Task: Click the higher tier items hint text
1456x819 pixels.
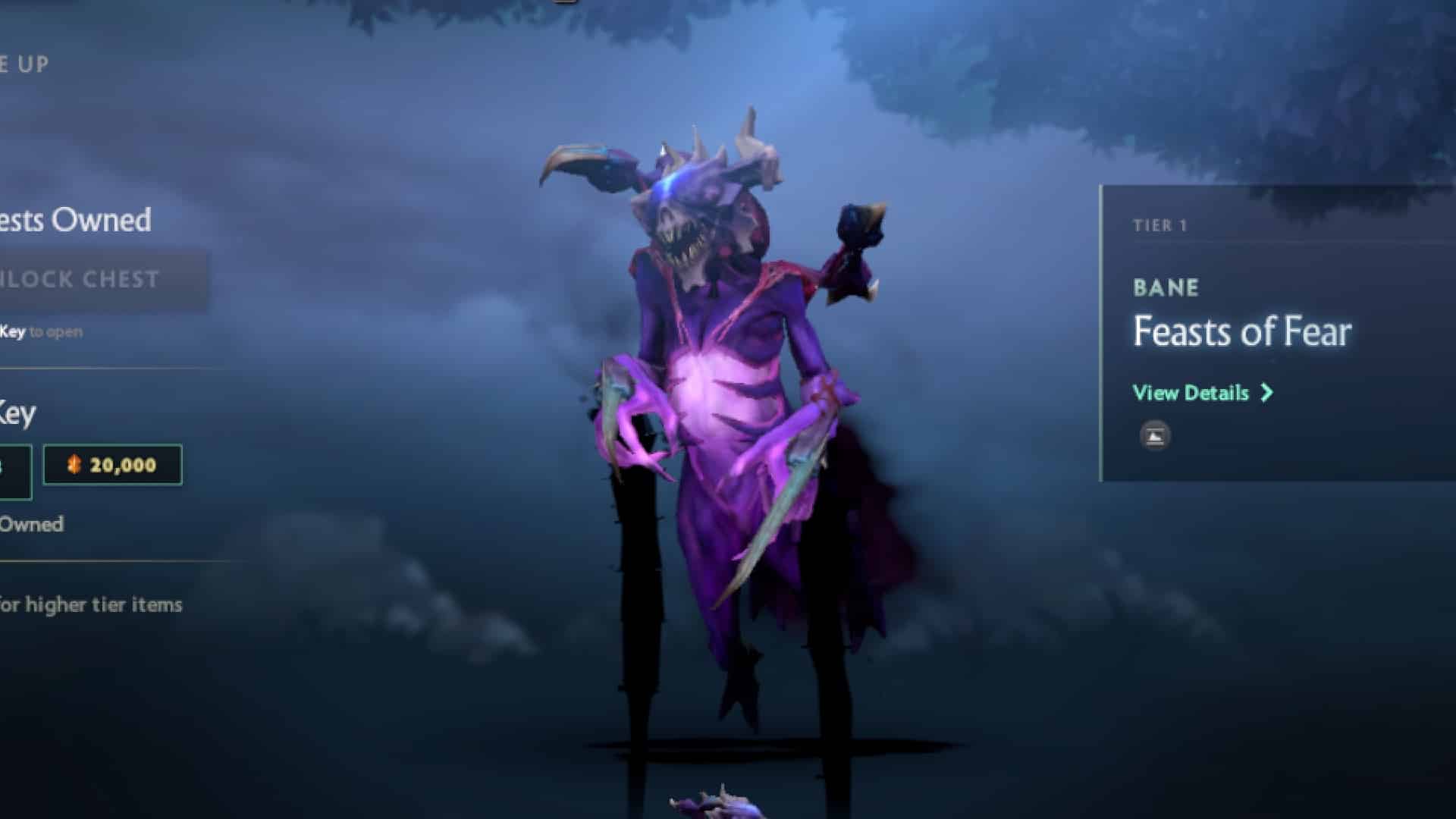Action: tap(91, 605)
